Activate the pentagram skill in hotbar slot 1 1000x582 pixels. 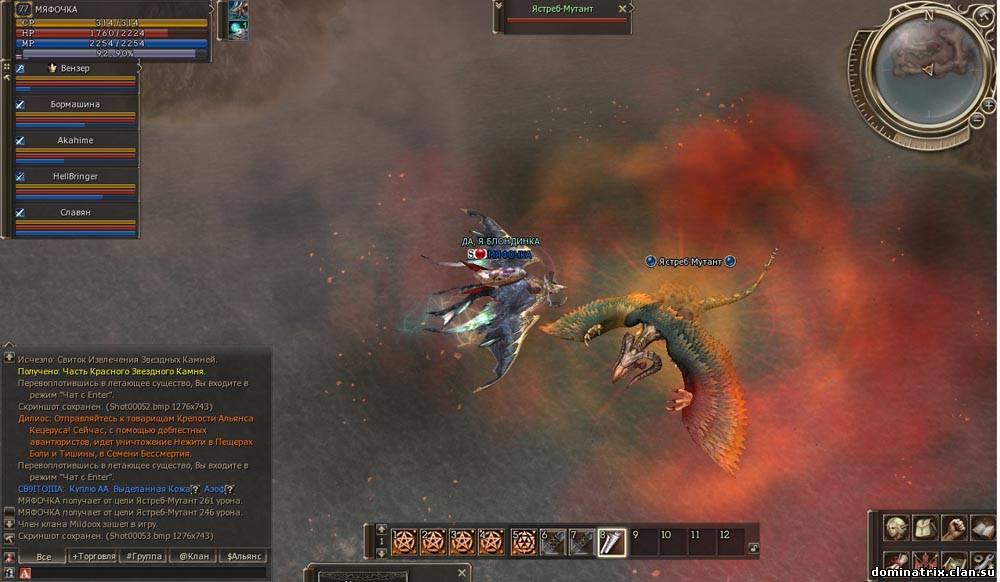(x=404, y=542)
